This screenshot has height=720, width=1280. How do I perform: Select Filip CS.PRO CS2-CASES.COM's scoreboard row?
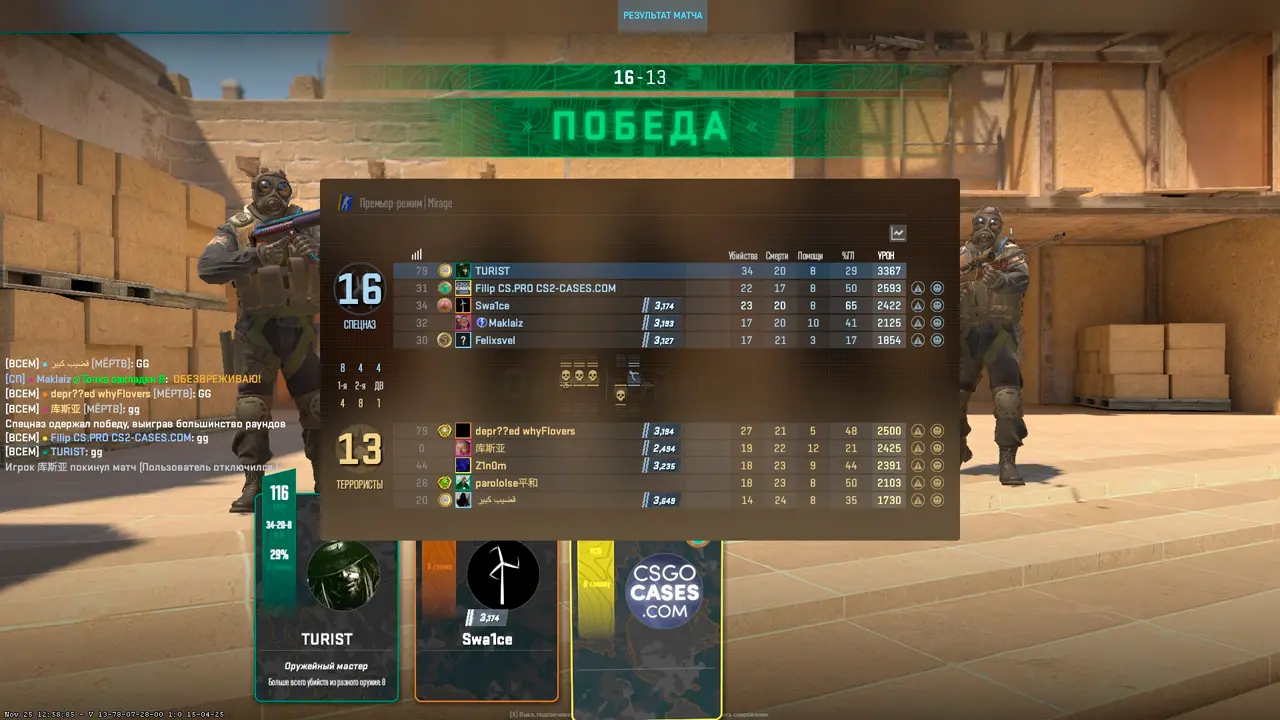600,288
